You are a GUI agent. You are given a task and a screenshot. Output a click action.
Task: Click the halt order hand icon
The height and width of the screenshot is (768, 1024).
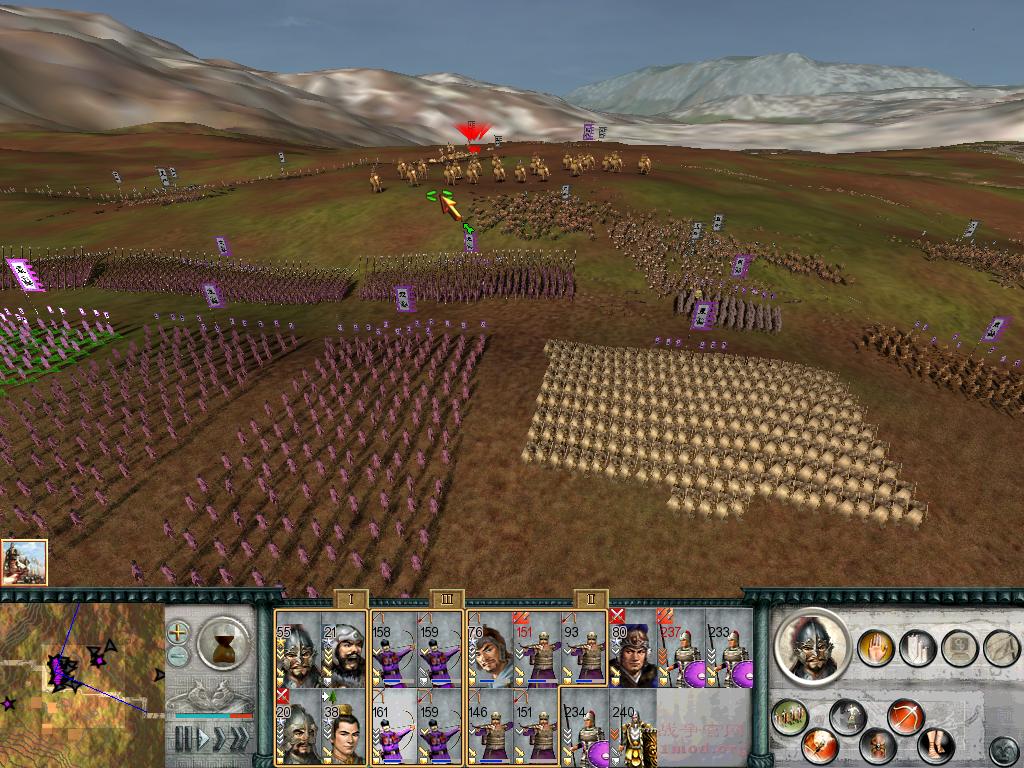click(x=875, y=646)
